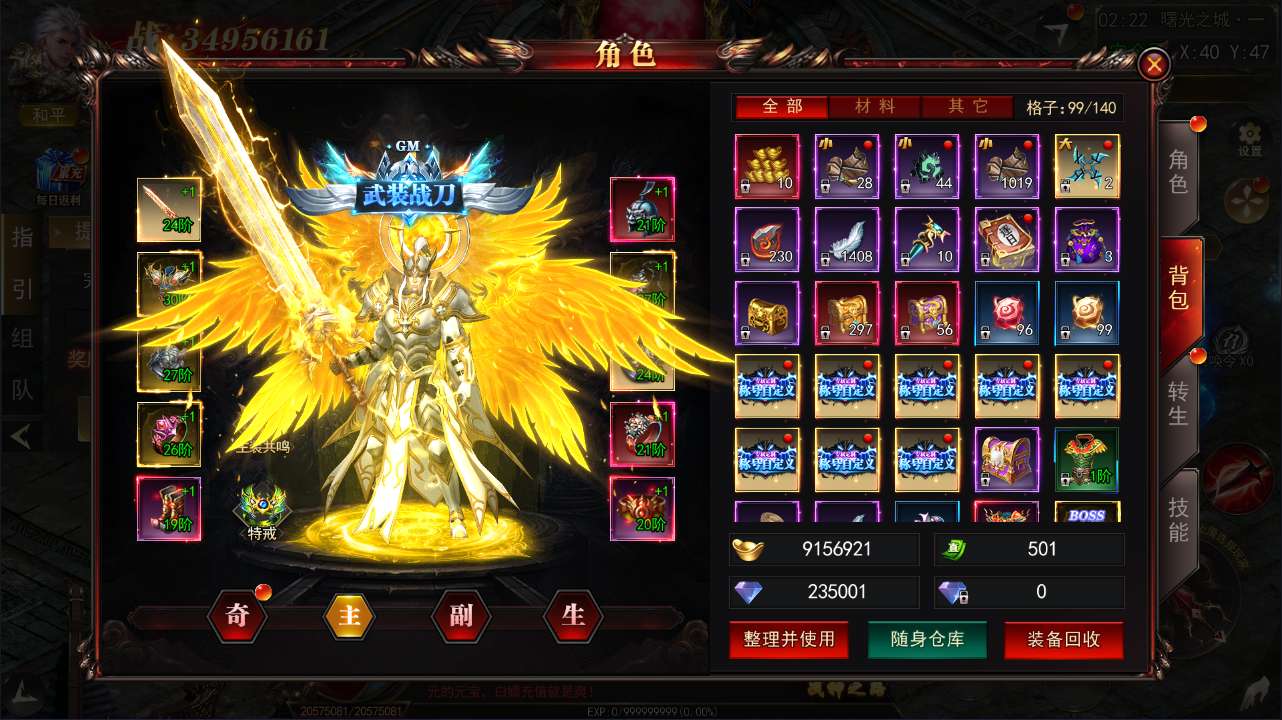Switch to the 材料 materials filter tab
Image resolution: width=1282 pixels, height=720 pixels.
[875, 105]
